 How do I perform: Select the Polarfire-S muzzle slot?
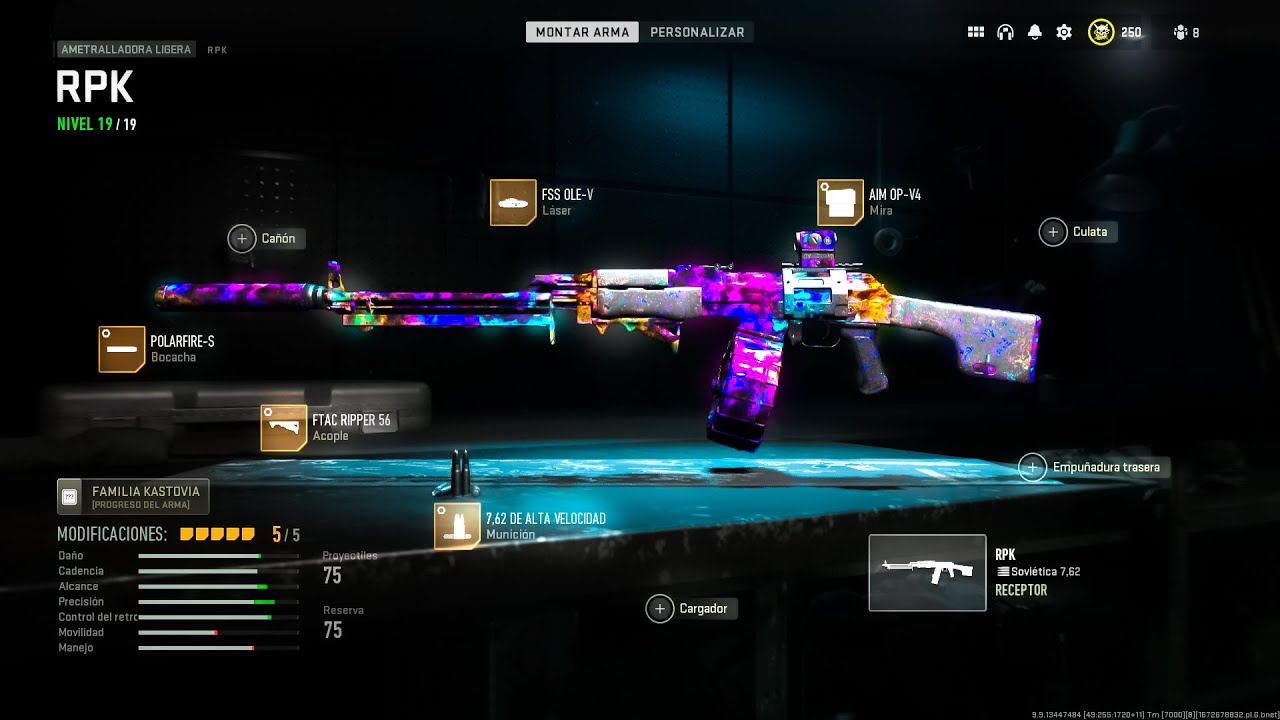click(122, 349)
